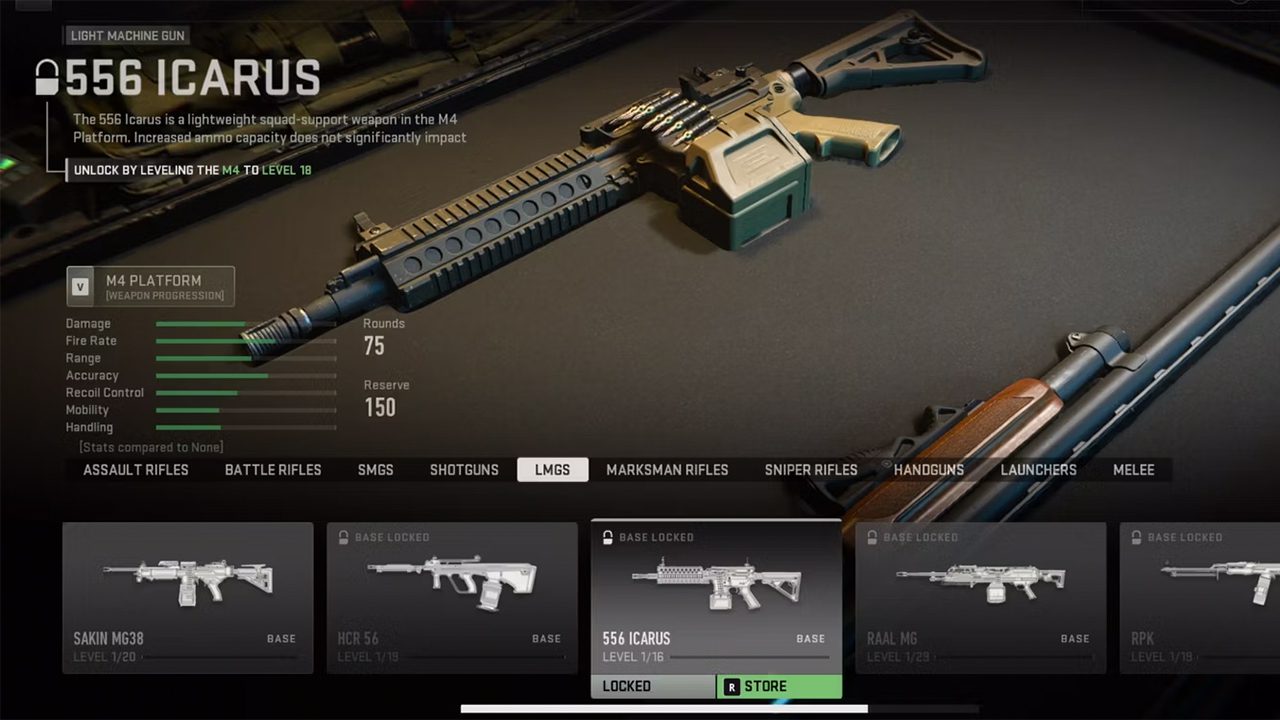Screen dimensions: 1280x720
Task: Select the RPK weapon tile
Action: (1200, 597)
